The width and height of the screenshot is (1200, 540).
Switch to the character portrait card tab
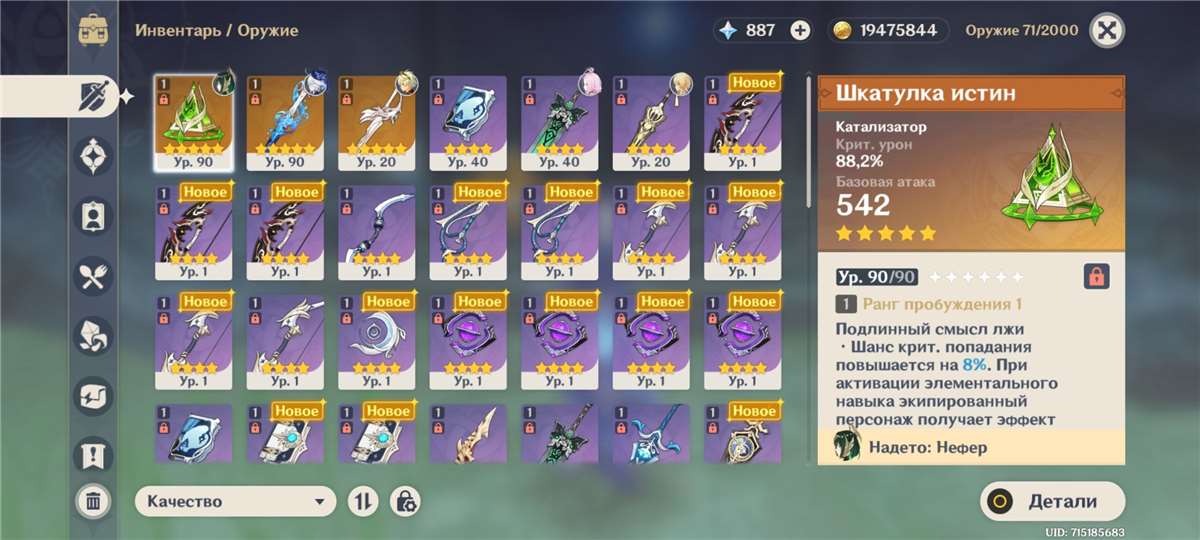point(93,215)
